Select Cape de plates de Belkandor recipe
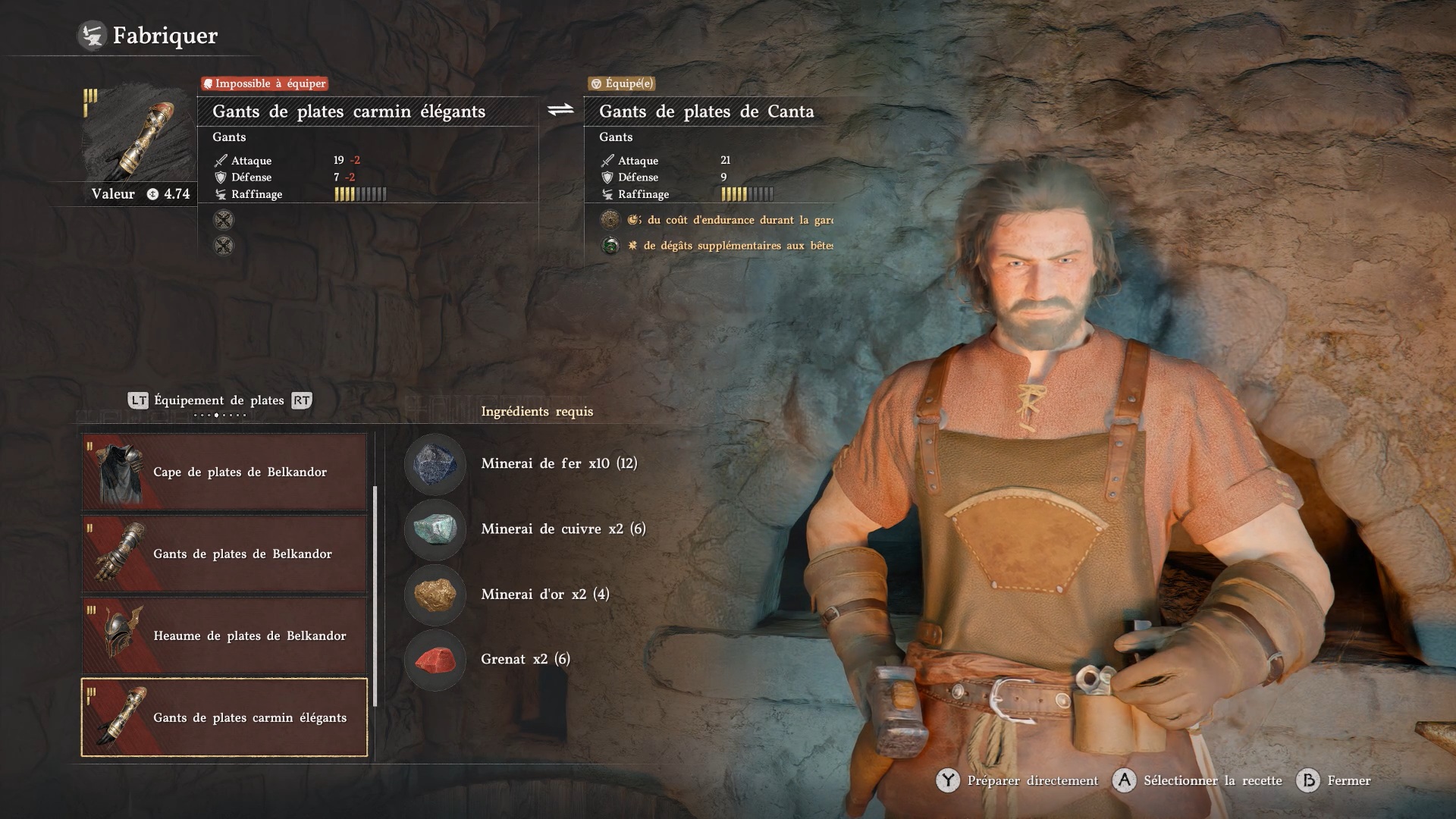This screenshot has height=819, width=1456. (x=224, y=472)
